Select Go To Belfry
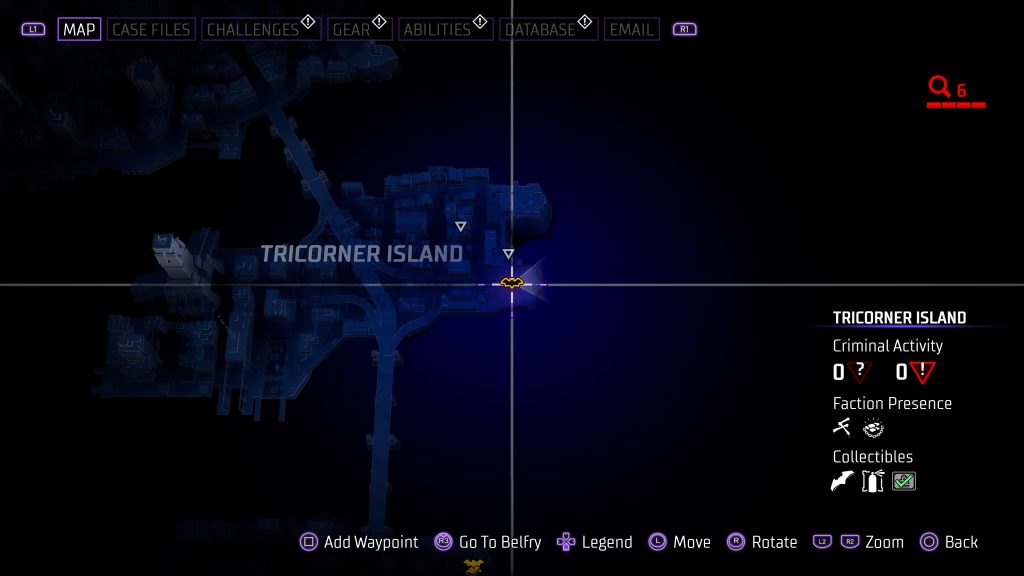The image size is (1024, 576). (x=488, y=542)
